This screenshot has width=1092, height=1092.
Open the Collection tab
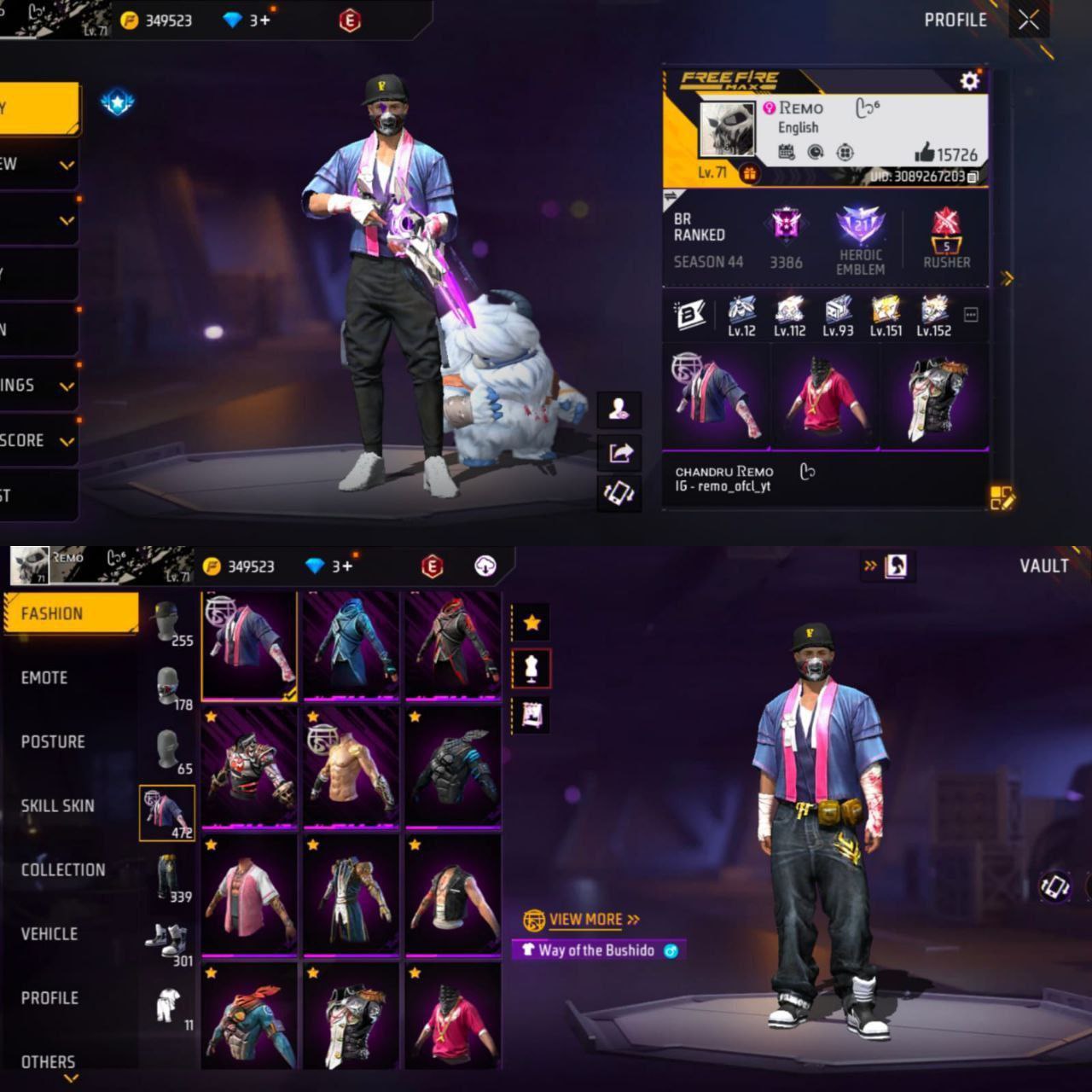coord(63,869)
